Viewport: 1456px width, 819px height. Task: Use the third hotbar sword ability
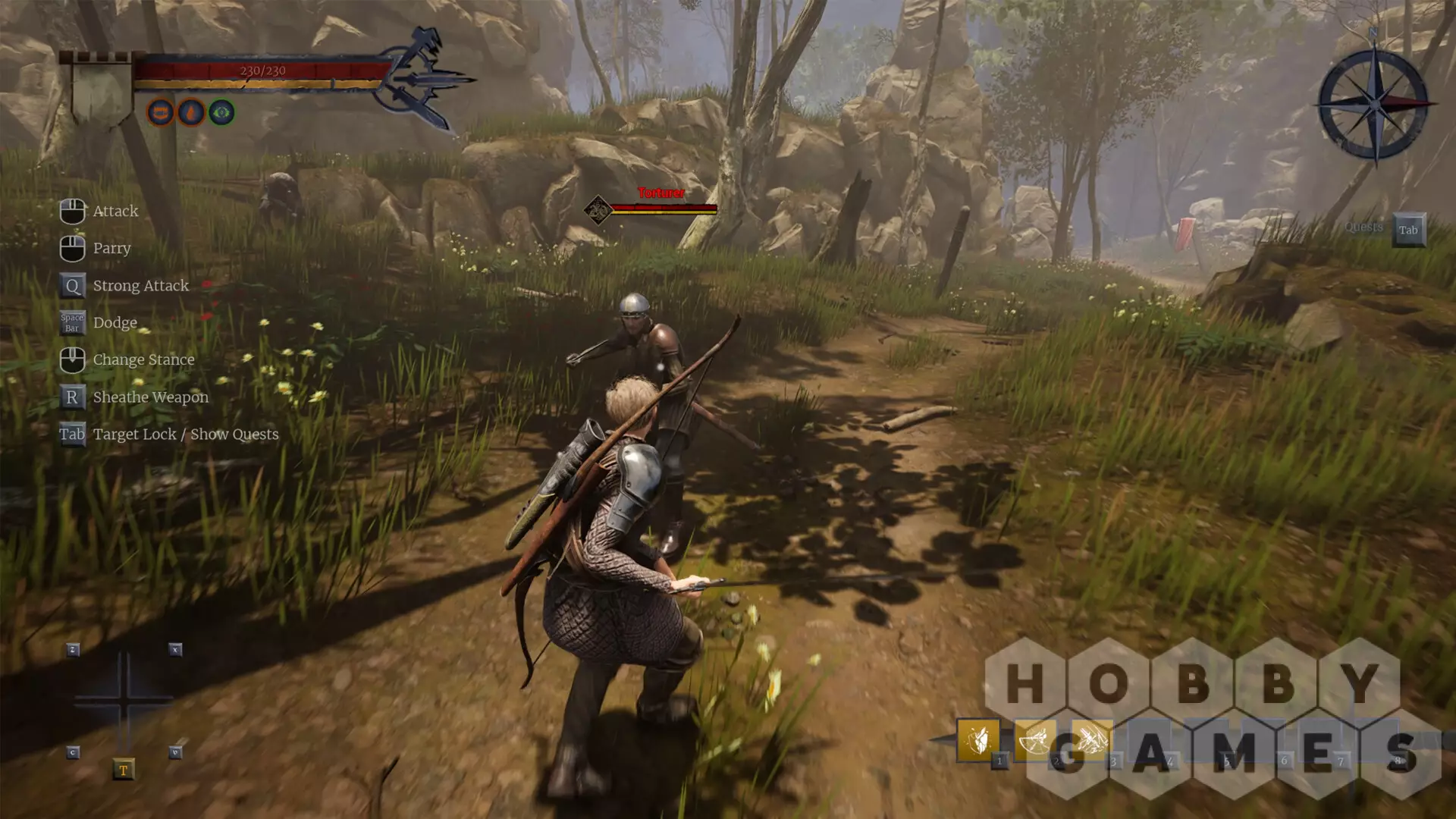tap(1091, 739)
